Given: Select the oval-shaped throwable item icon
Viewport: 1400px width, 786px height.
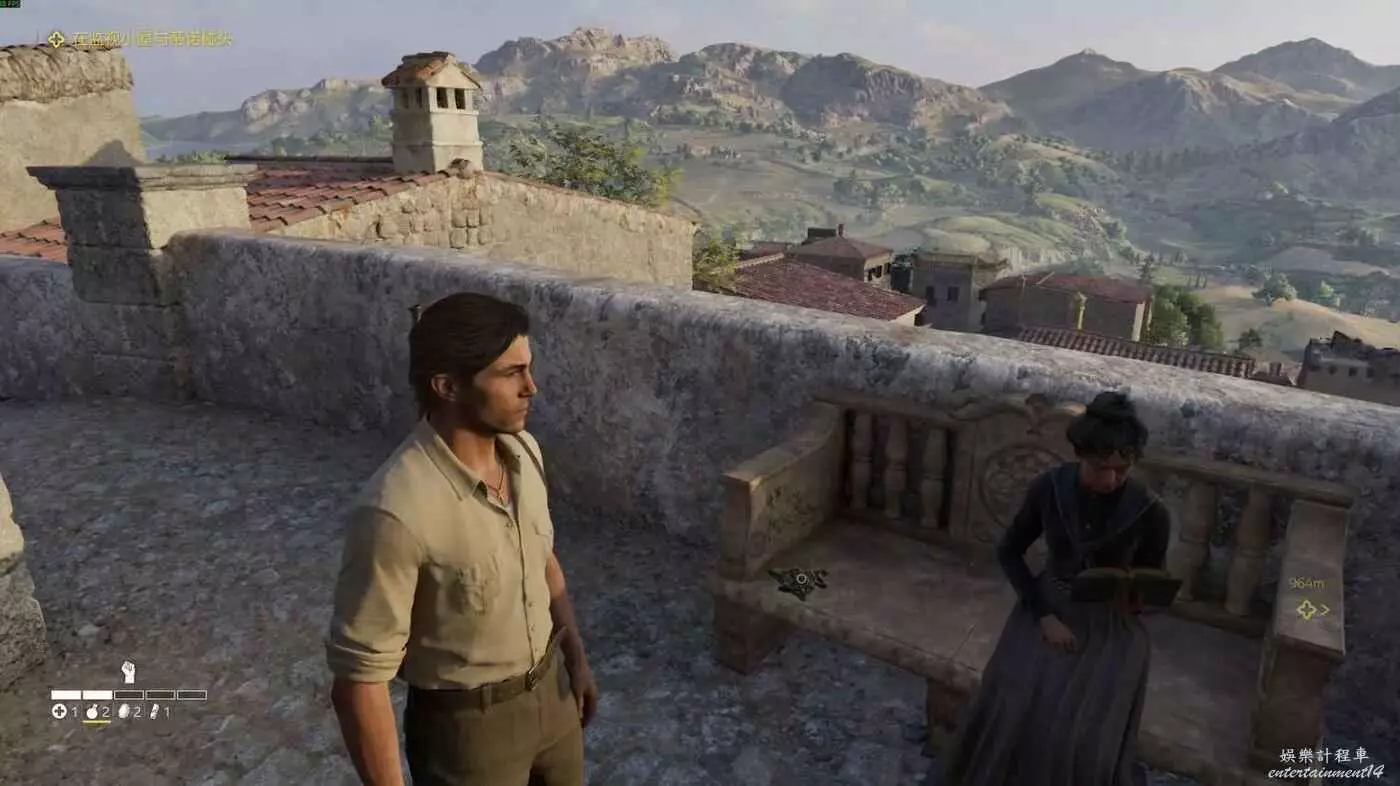Looking at the screenshot, I should point(124,712).
